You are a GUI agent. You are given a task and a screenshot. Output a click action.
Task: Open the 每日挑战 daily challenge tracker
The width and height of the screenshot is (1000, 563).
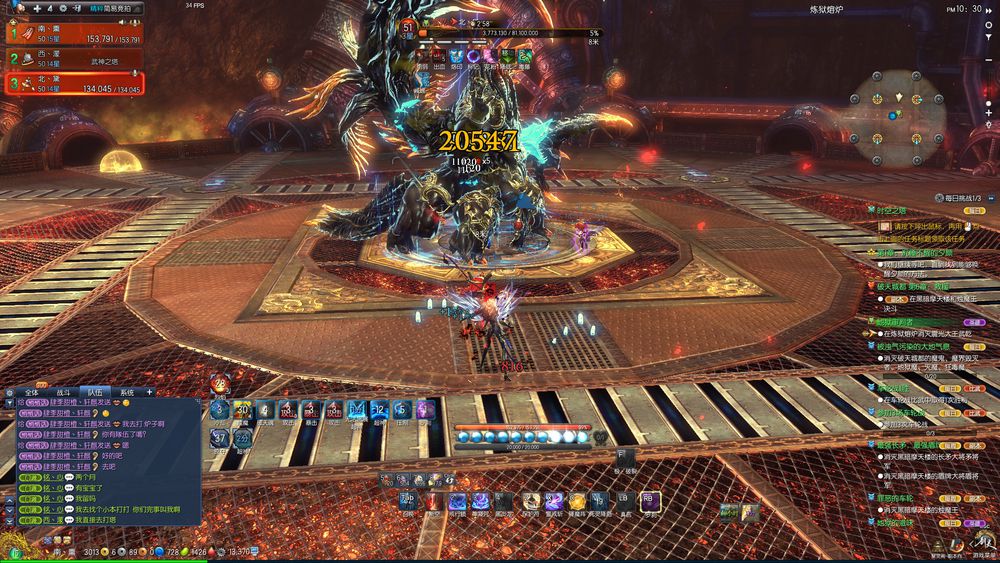963,197
